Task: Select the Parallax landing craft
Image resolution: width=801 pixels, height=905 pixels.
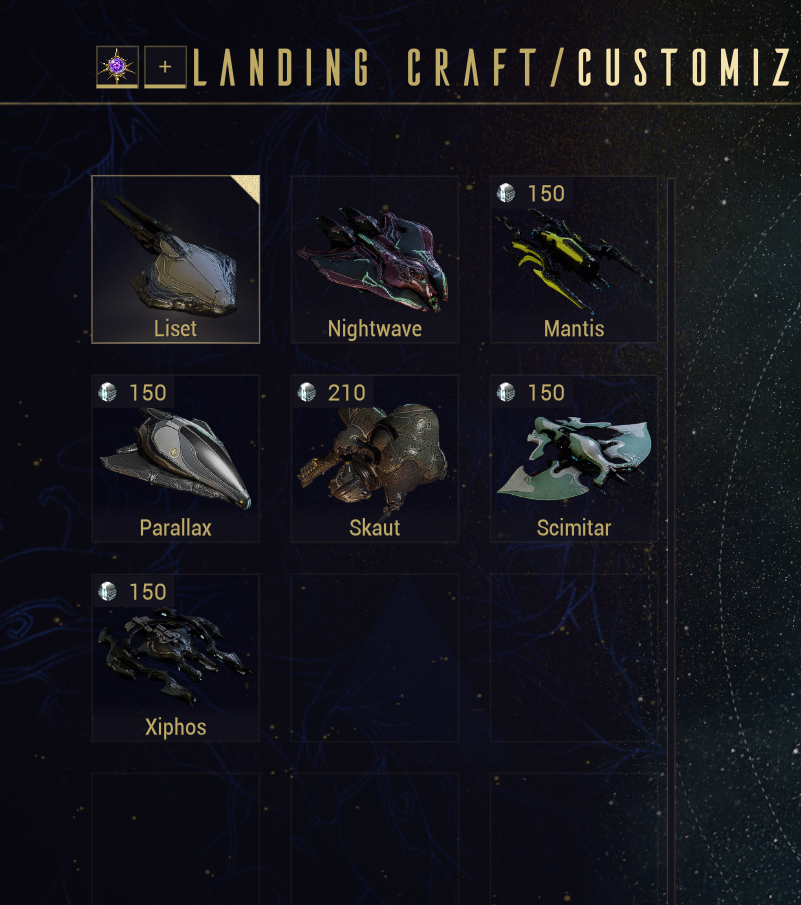Action: pyautogui.click(x=175, y=459)
